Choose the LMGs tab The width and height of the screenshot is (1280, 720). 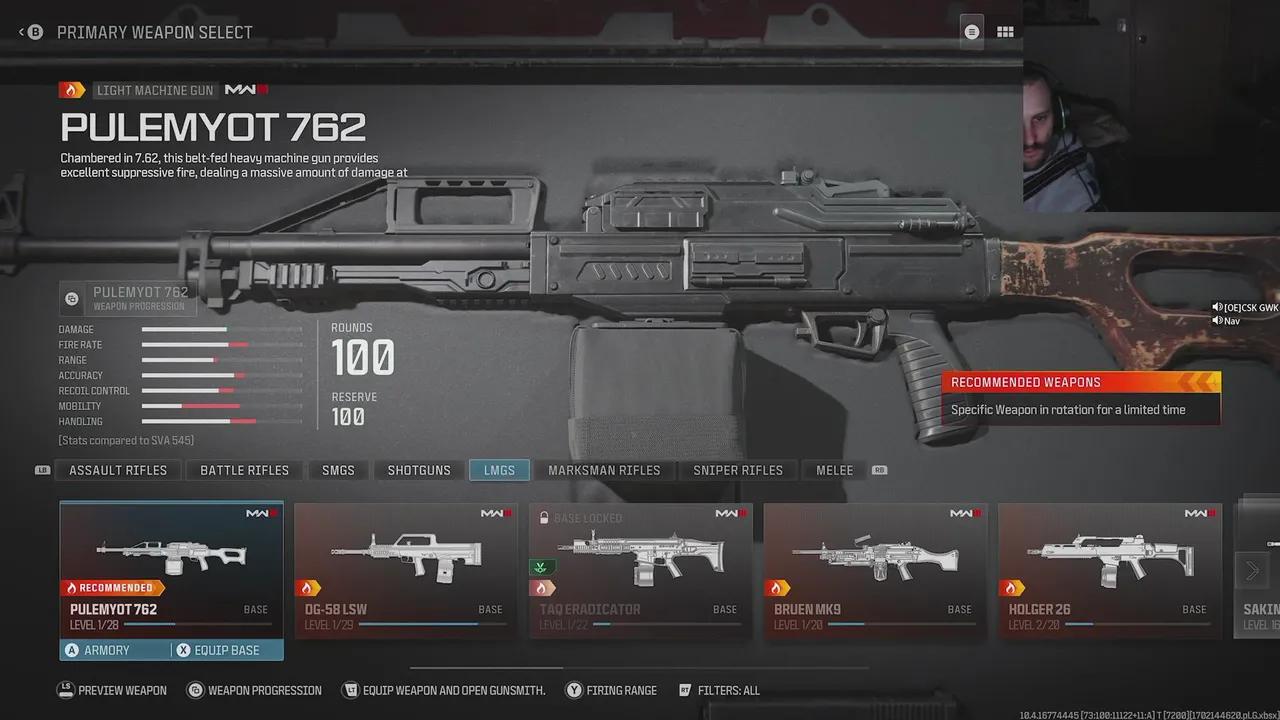499,470
